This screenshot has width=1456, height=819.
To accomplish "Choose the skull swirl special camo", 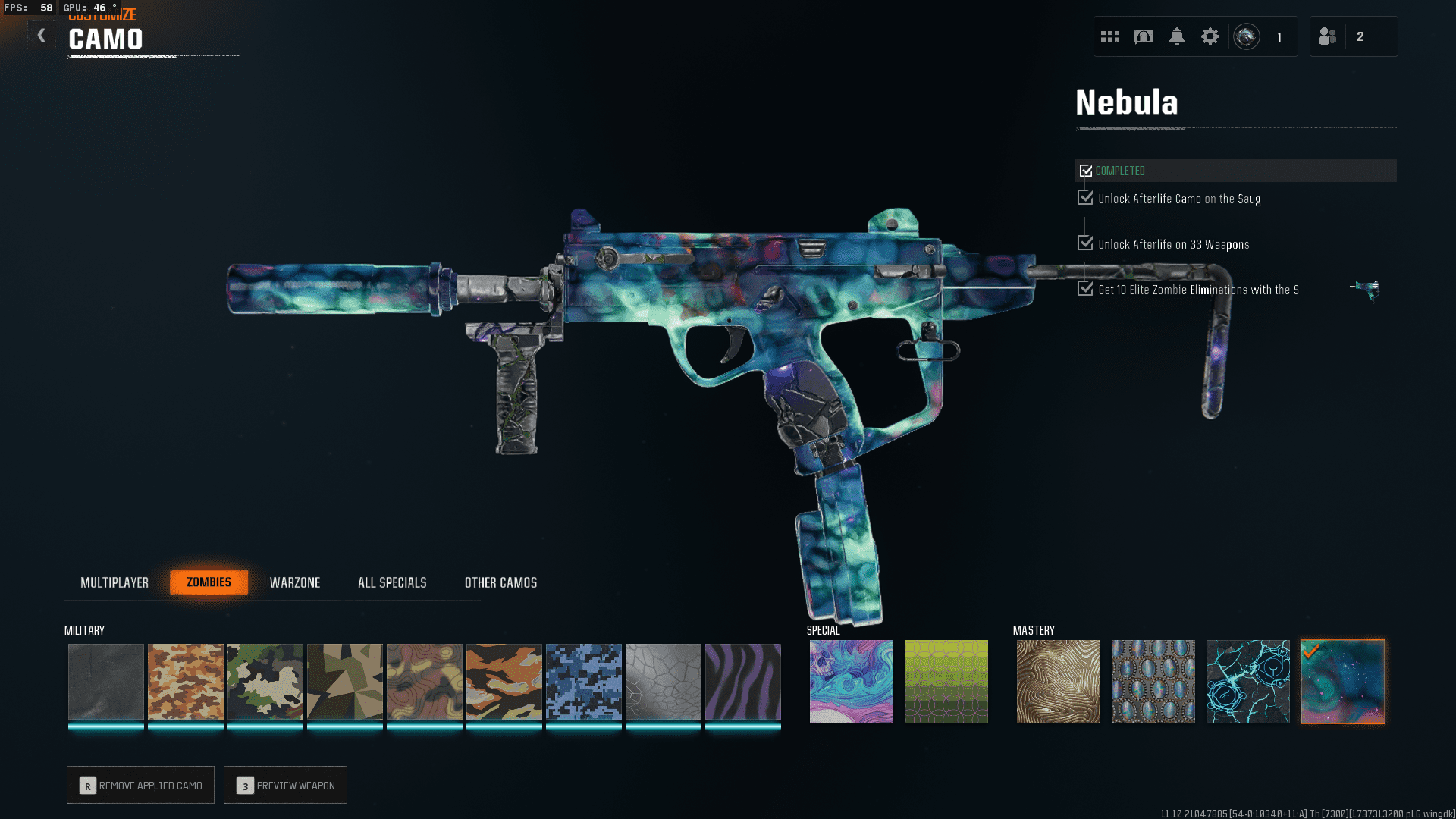I will [852, 682].
